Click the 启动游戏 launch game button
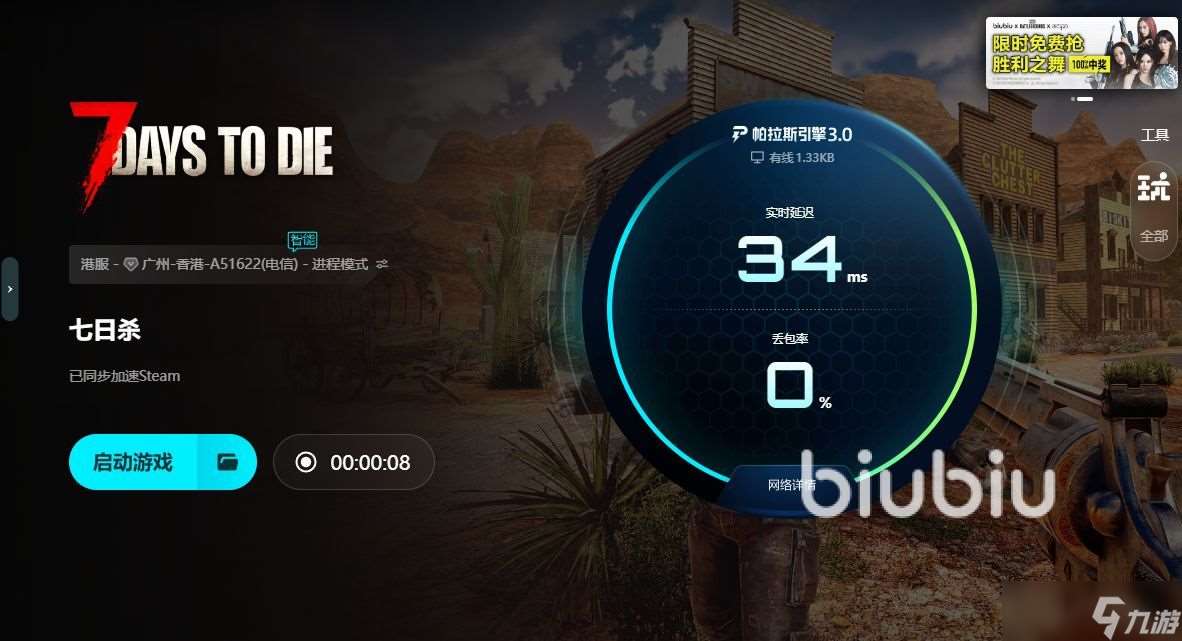 [x=133, y=462]
